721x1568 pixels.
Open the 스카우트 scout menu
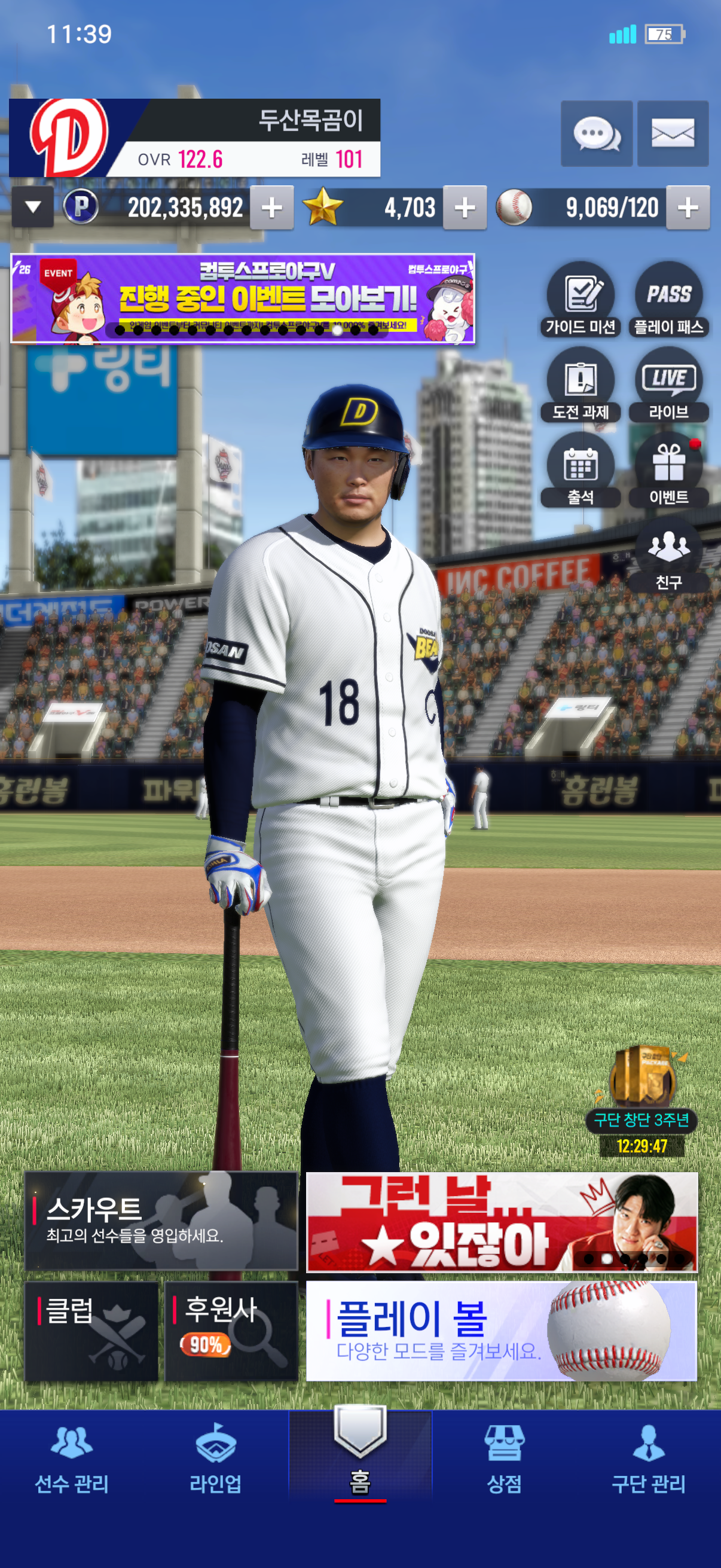pyautogui.click(x=161, y=1221)
